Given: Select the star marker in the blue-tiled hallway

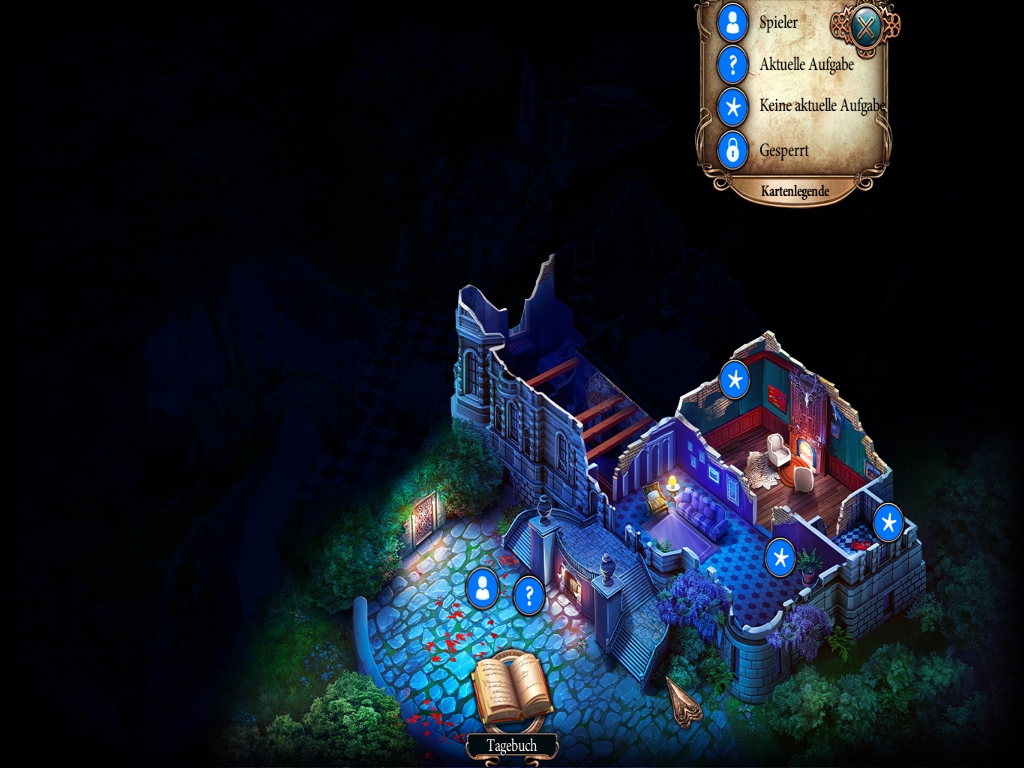Looking at the screenshot, I should pos(780,557).
